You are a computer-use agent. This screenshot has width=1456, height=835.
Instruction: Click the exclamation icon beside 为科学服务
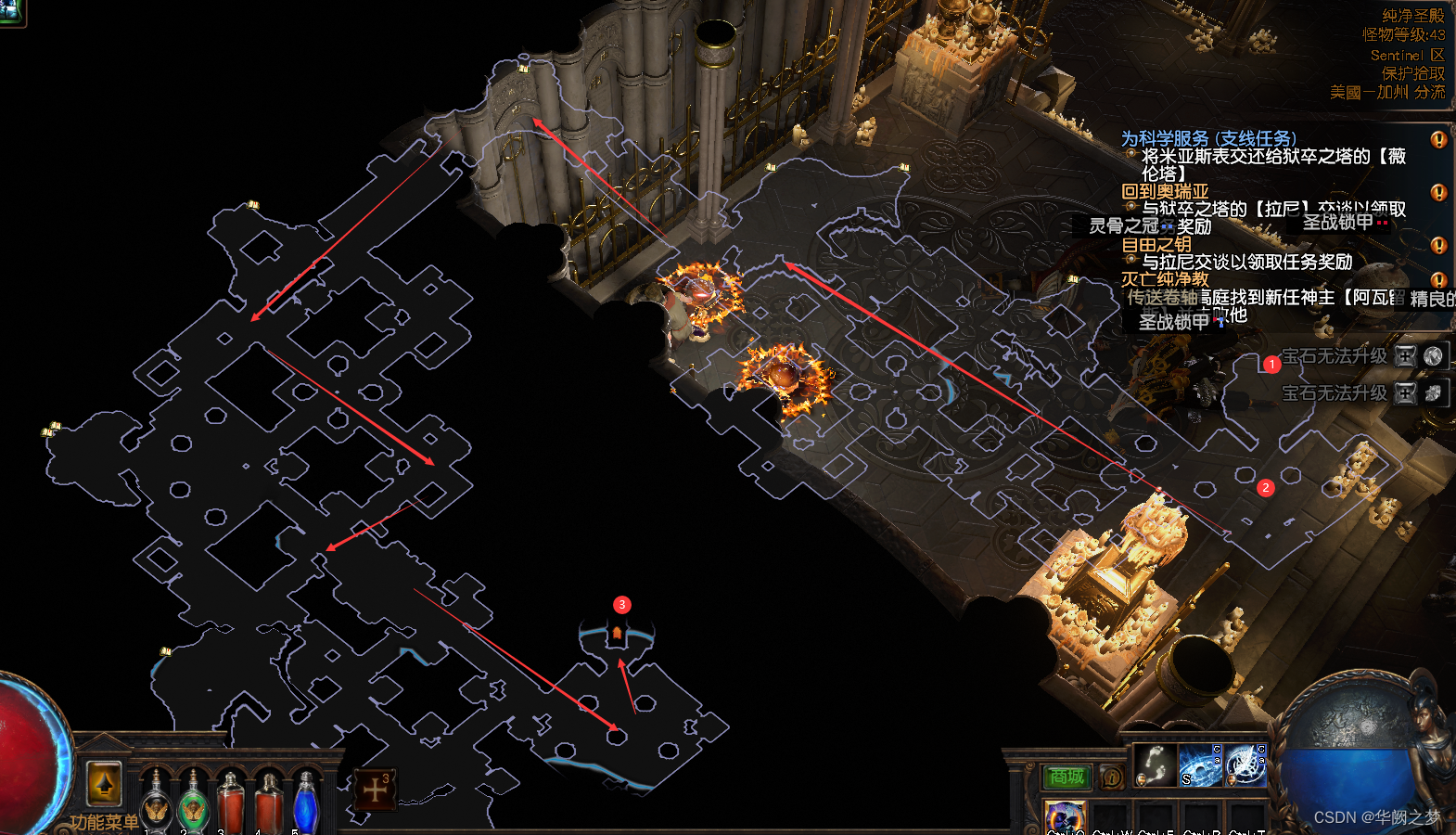coord(1438,139)
